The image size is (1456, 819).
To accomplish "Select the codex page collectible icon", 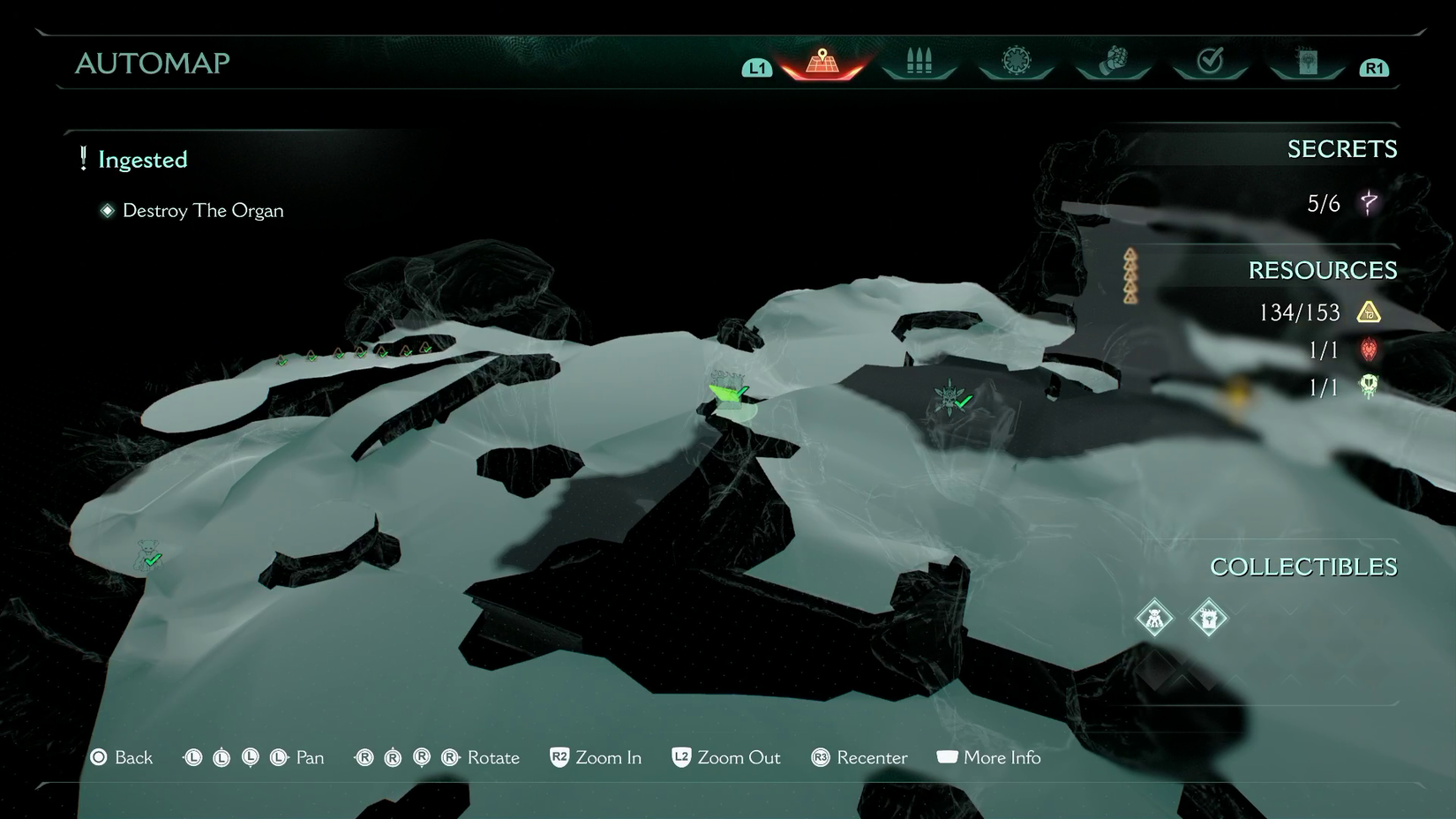I will click(1209, 618).
